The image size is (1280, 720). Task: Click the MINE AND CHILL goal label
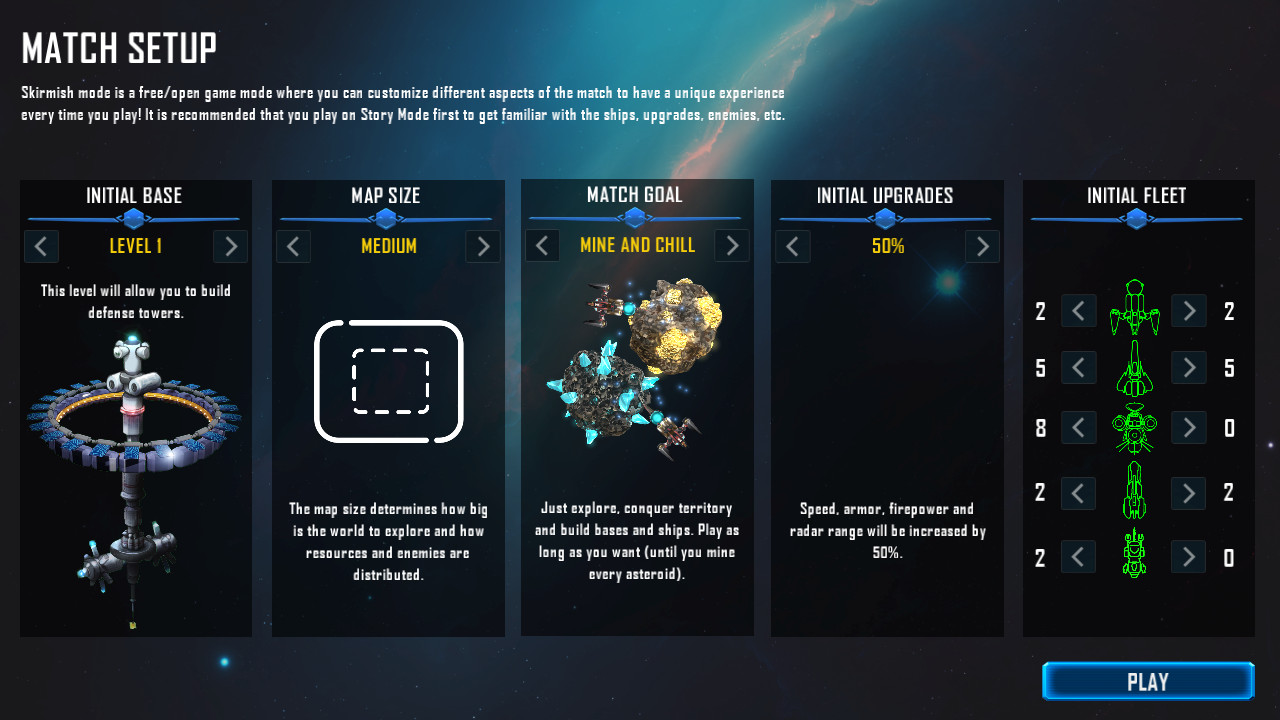click(637, 245)
